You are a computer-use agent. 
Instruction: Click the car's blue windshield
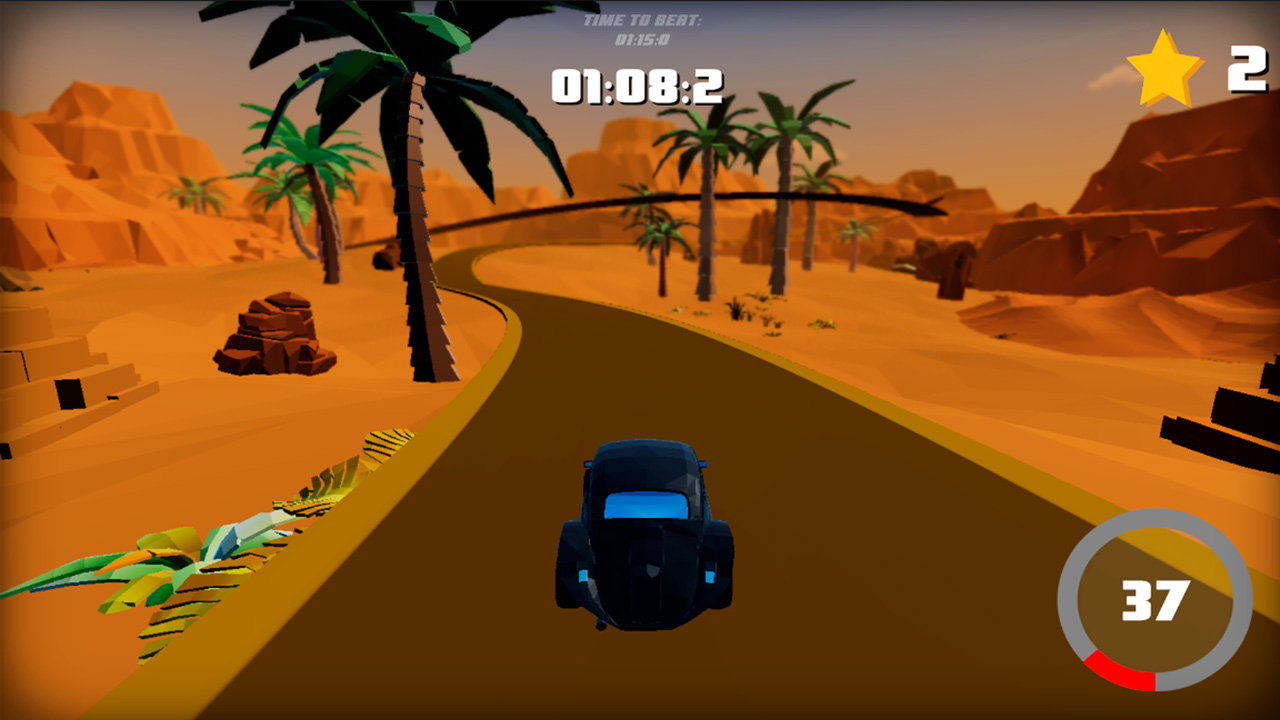[648, 505]
